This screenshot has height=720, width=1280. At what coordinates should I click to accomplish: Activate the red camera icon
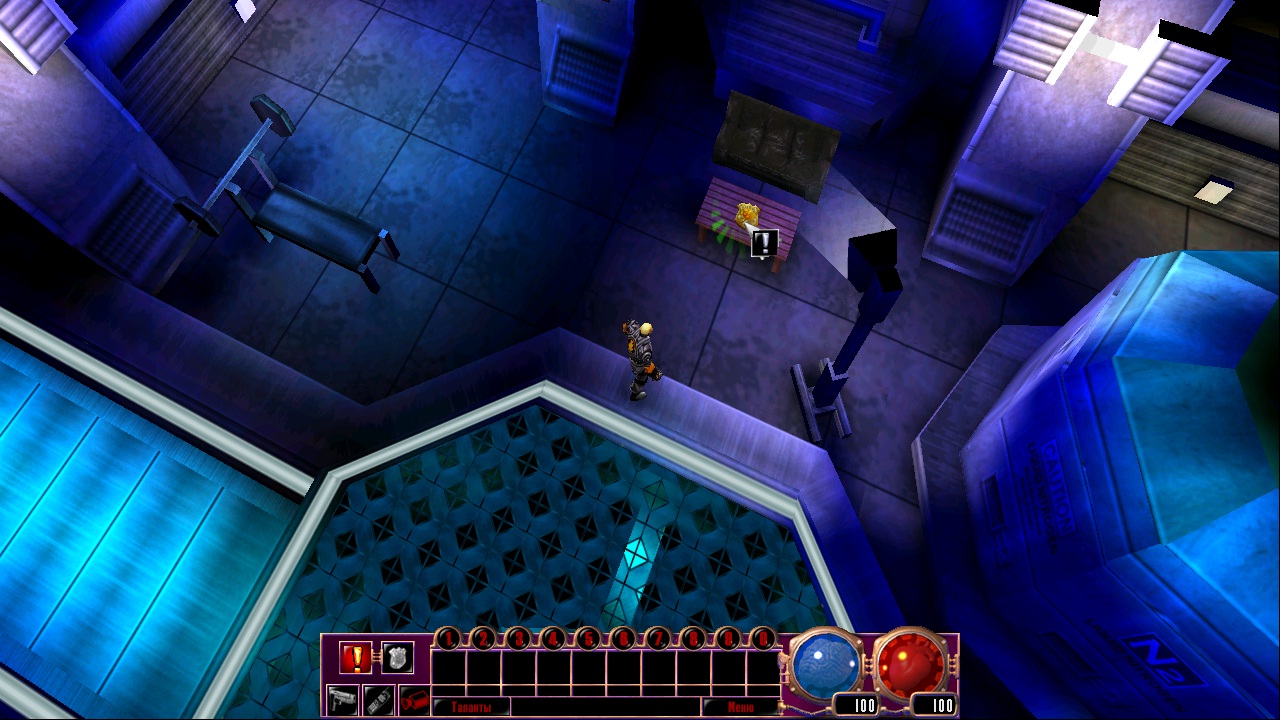(414, 699)
